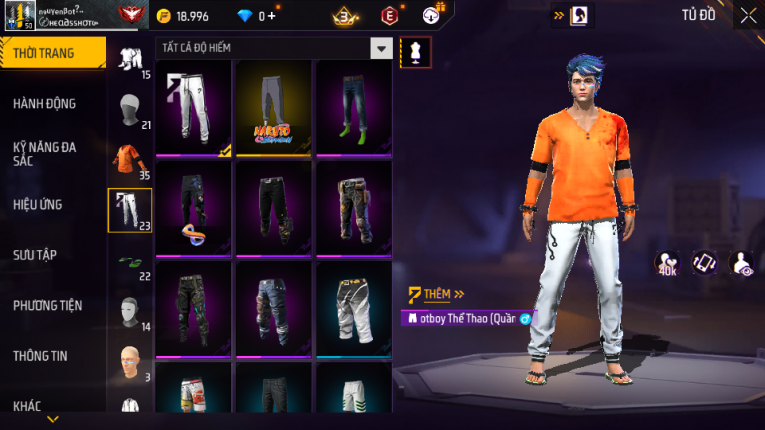Open the head mask subcategory with 21 items
Screen dimensions: 765x430
130,109
